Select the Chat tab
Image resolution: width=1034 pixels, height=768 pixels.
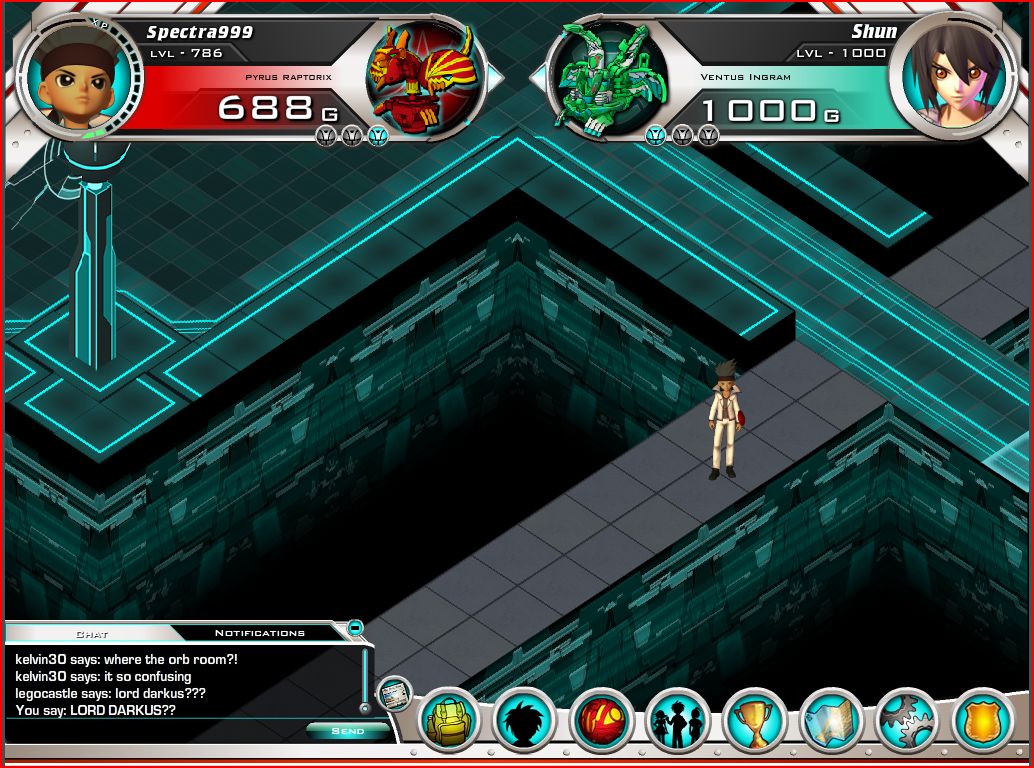point(92,633)
